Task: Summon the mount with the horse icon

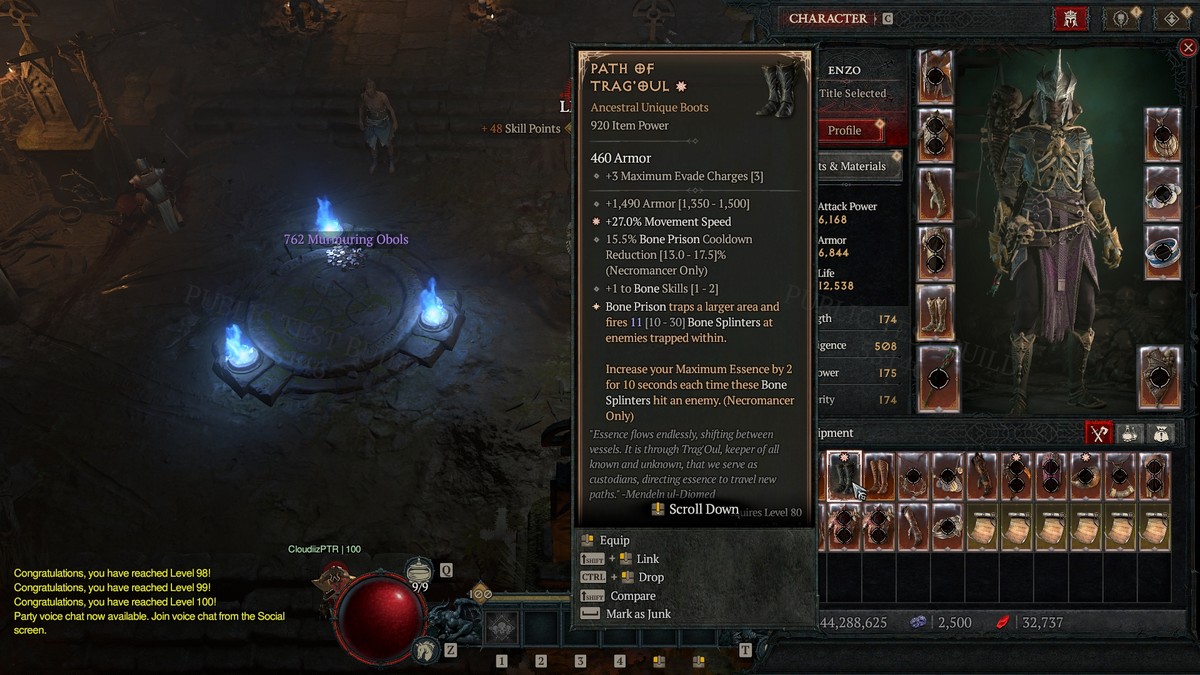Action: point(426,650)
